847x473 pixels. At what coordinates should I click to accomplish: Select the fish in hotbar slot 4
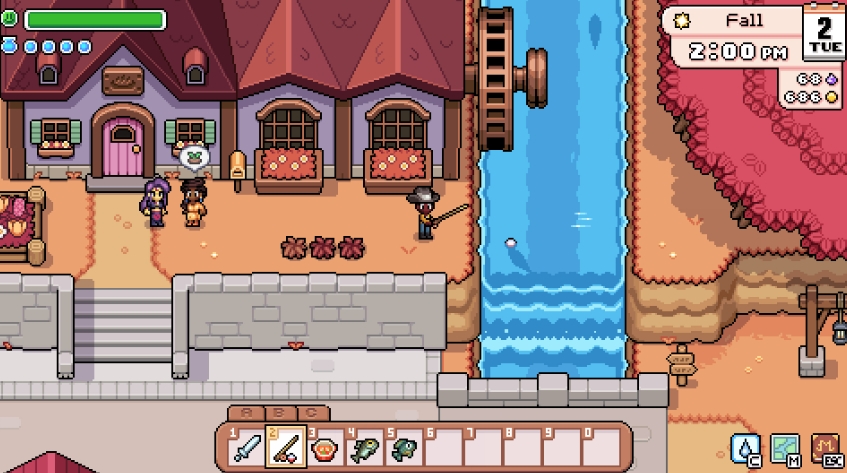(x=365, y=447)
